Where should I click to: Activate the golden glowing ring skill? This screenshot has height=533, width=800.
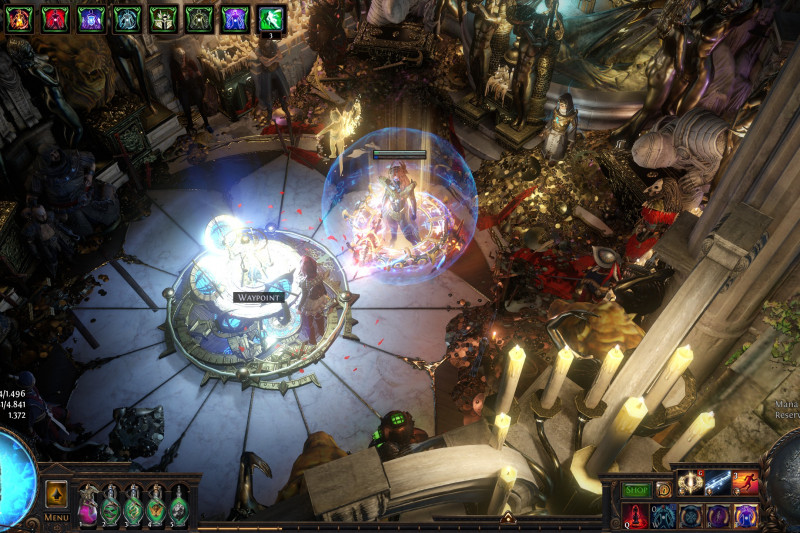pyautogui.click(x=691, y=484)
